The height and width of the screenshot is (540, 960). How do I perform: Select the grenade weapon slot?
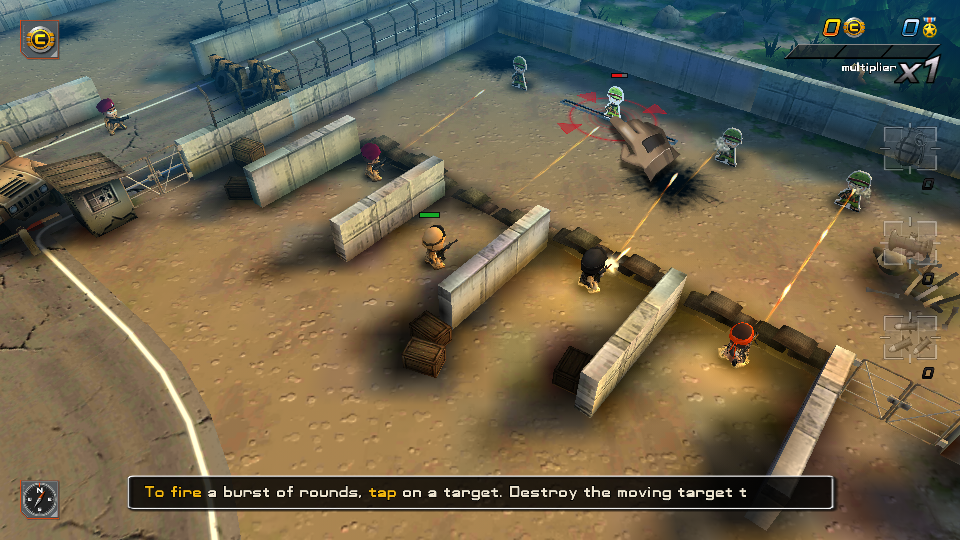click(909, 150)
